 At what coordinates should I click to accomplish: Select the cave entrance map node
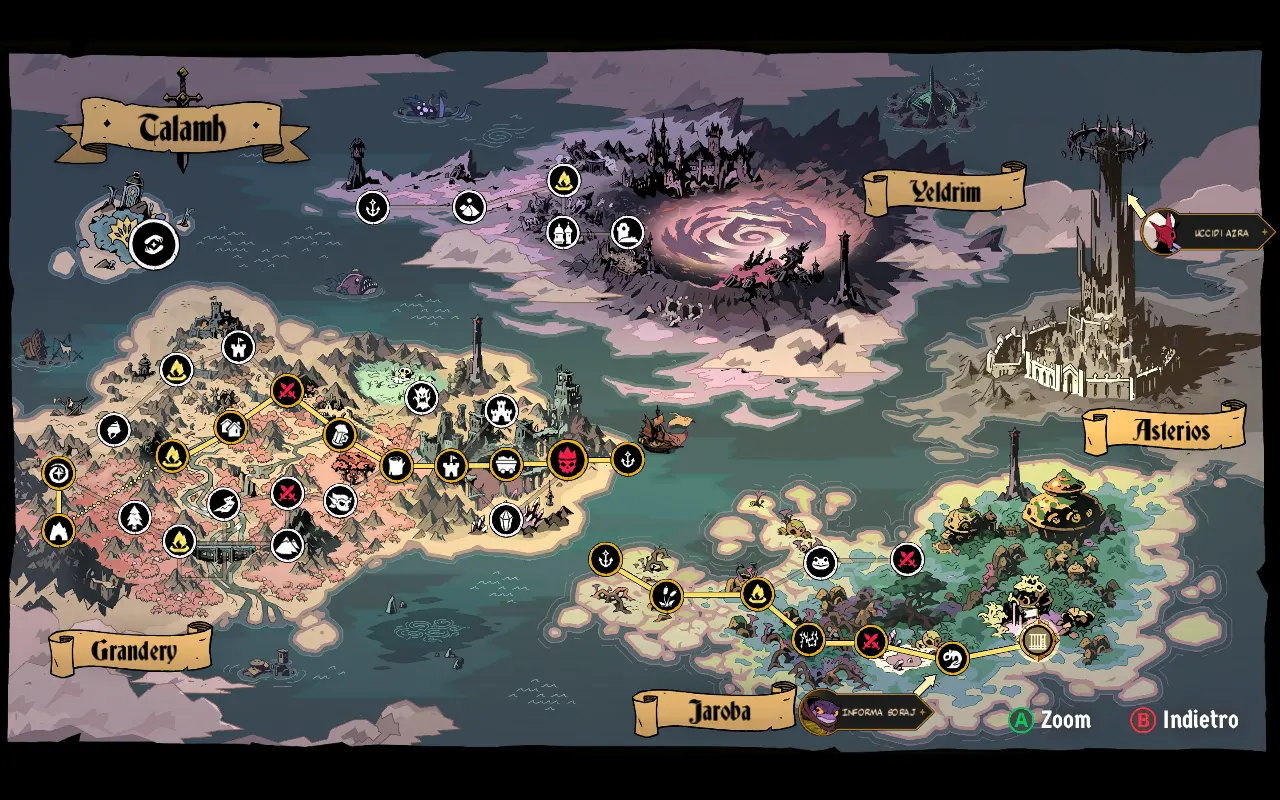click(x=59, y=530)
